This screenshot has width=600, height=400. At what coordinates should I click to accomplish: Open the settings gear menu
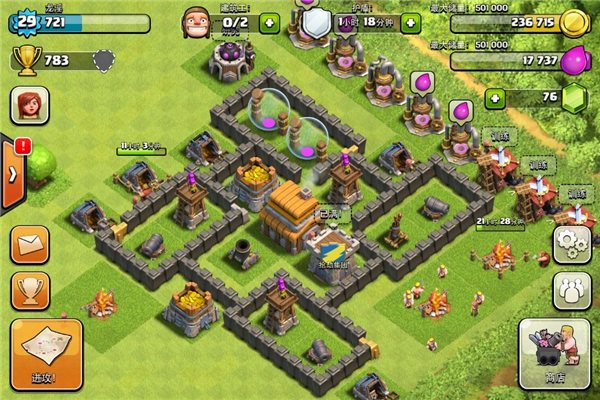[x=570, y=244]
